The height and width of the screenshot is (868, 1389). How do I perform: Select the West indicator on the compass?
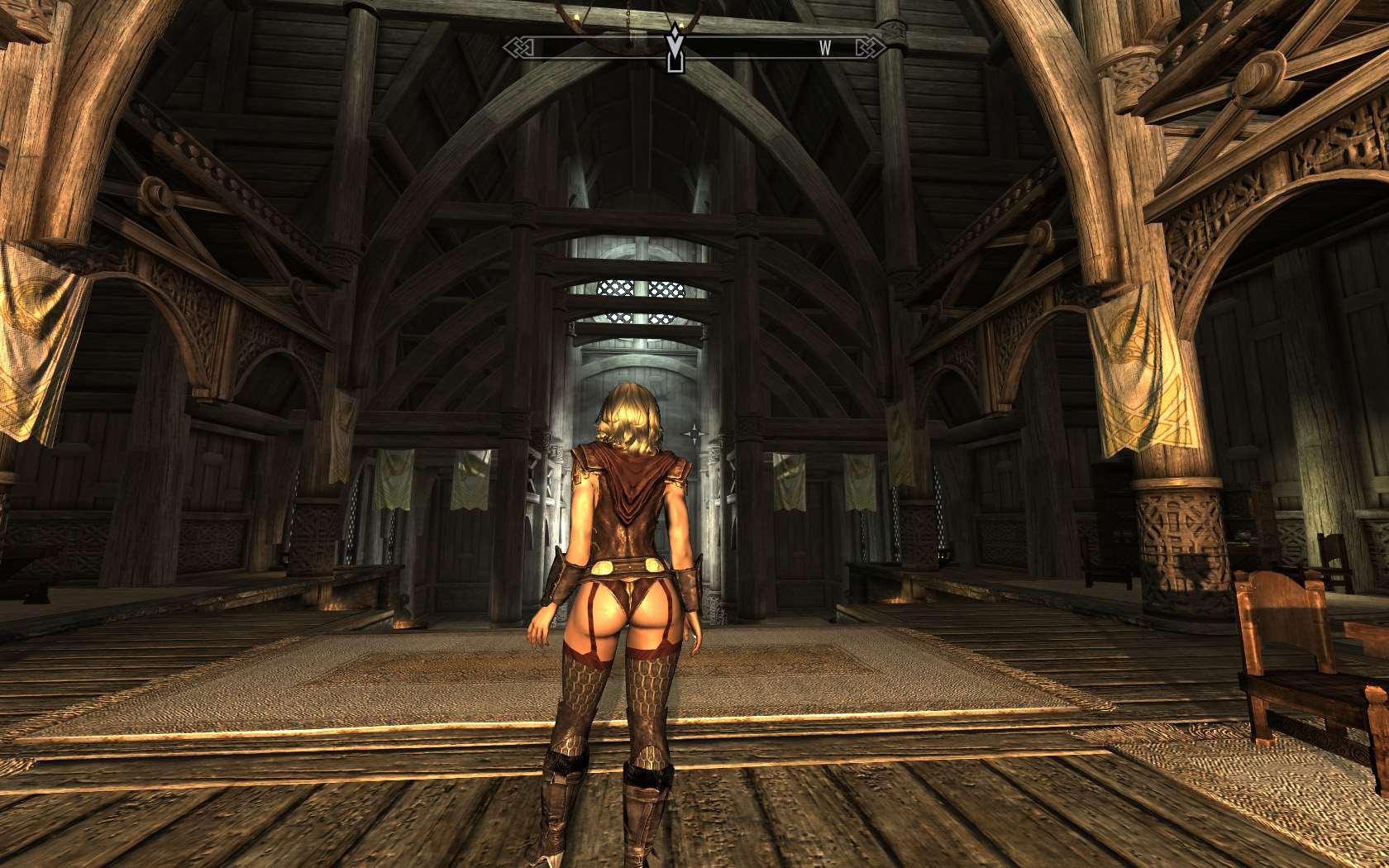point(824,49)
